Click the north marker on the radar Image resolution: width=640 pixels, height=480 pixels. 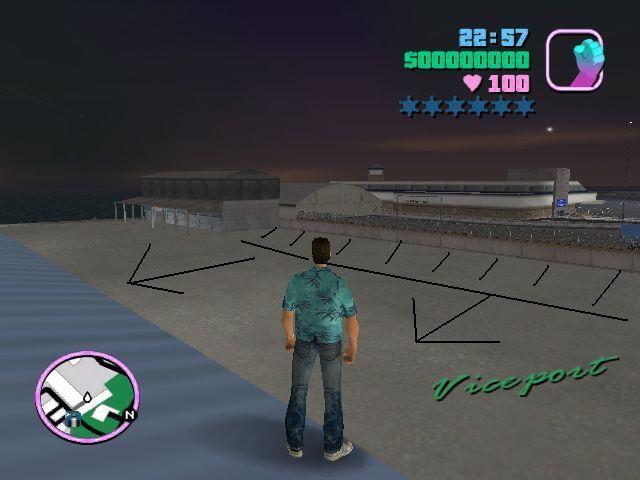click(130, 413)
